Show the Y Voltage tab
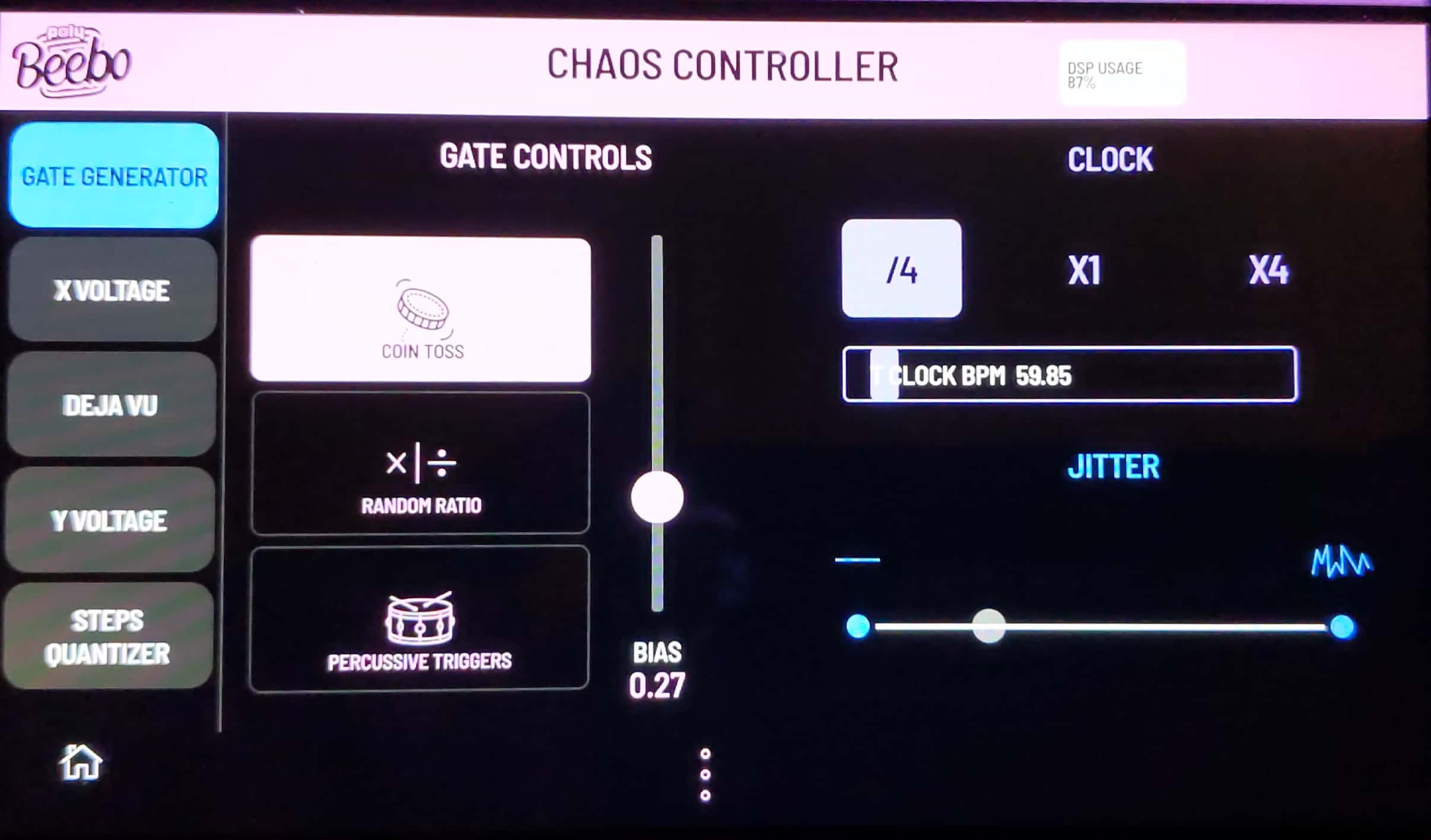This screenshot has width=1431, height=840. click(110, 520)
